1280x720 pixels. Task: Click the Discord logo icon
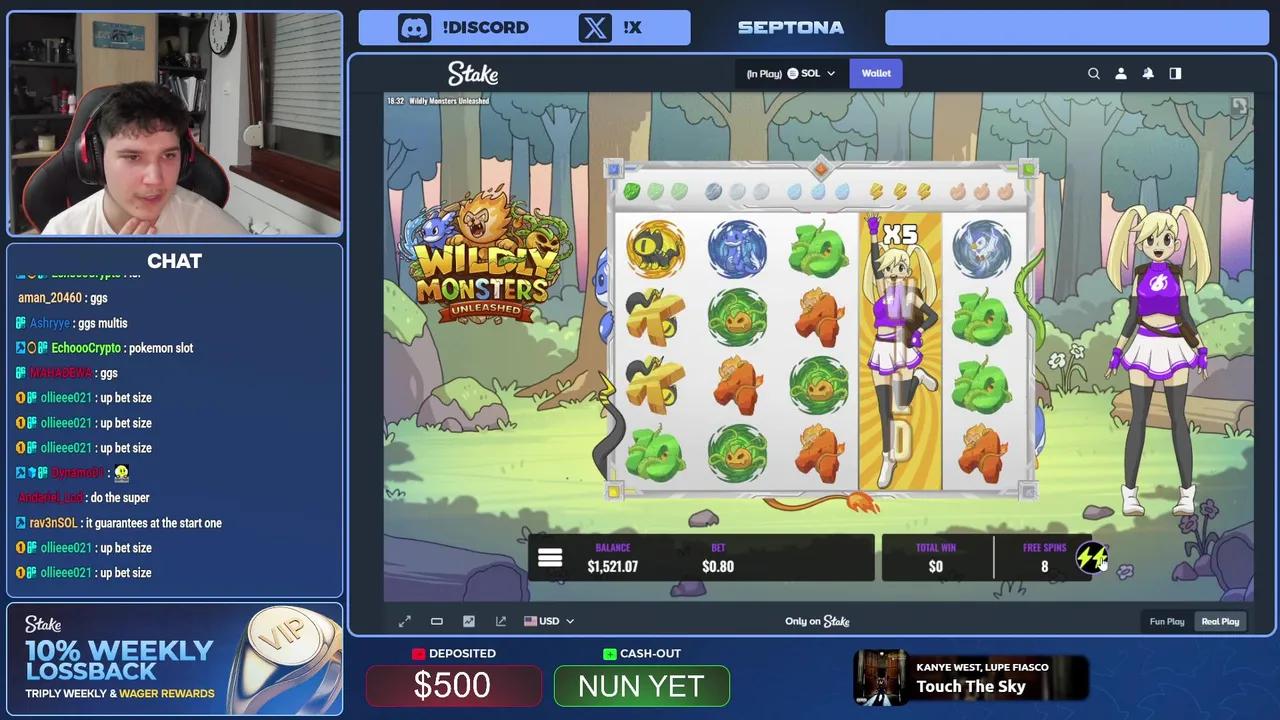tap(414, 27)
